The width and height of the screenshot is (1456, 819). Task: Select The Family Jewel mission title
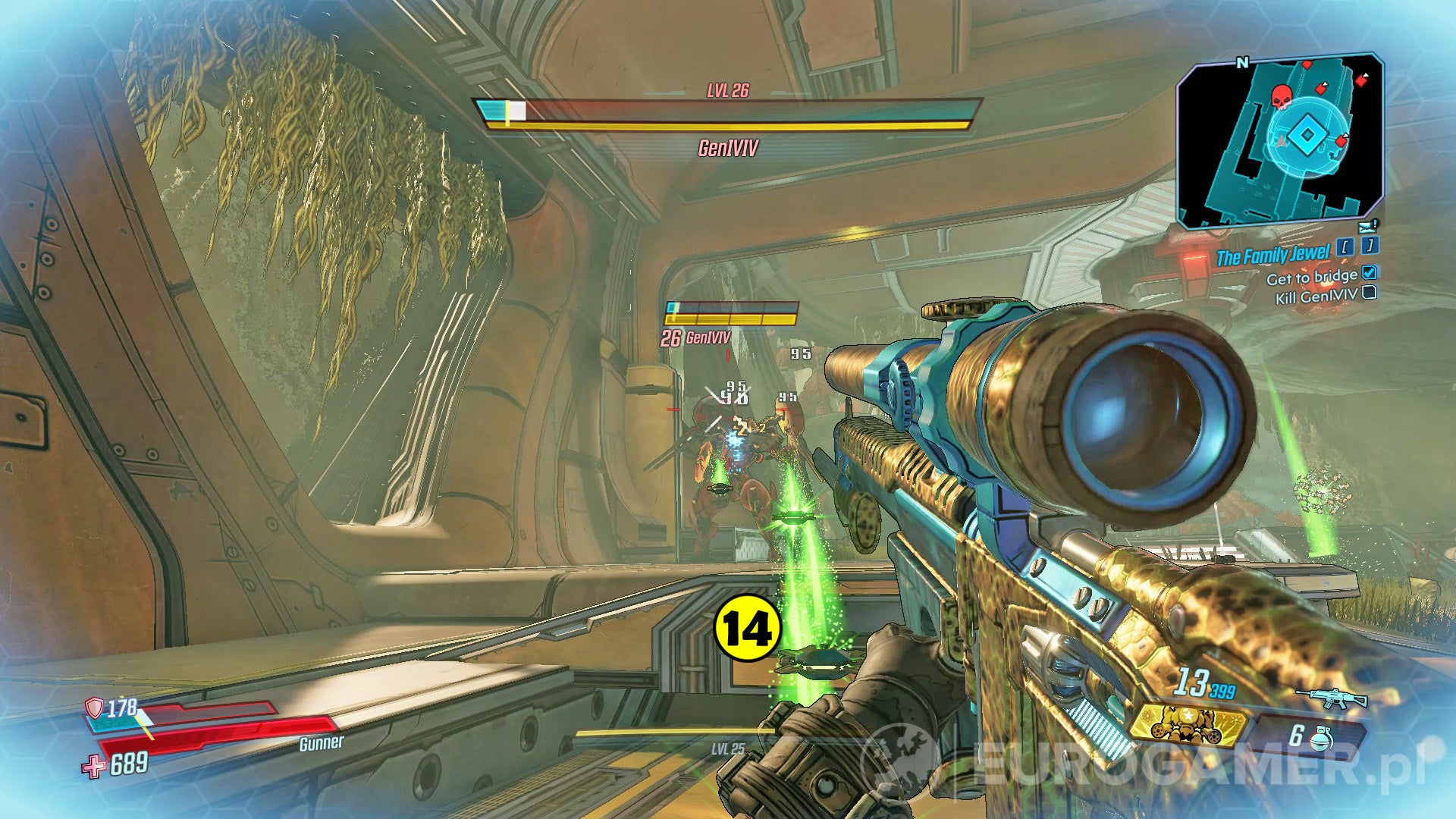coord(1274,254)
